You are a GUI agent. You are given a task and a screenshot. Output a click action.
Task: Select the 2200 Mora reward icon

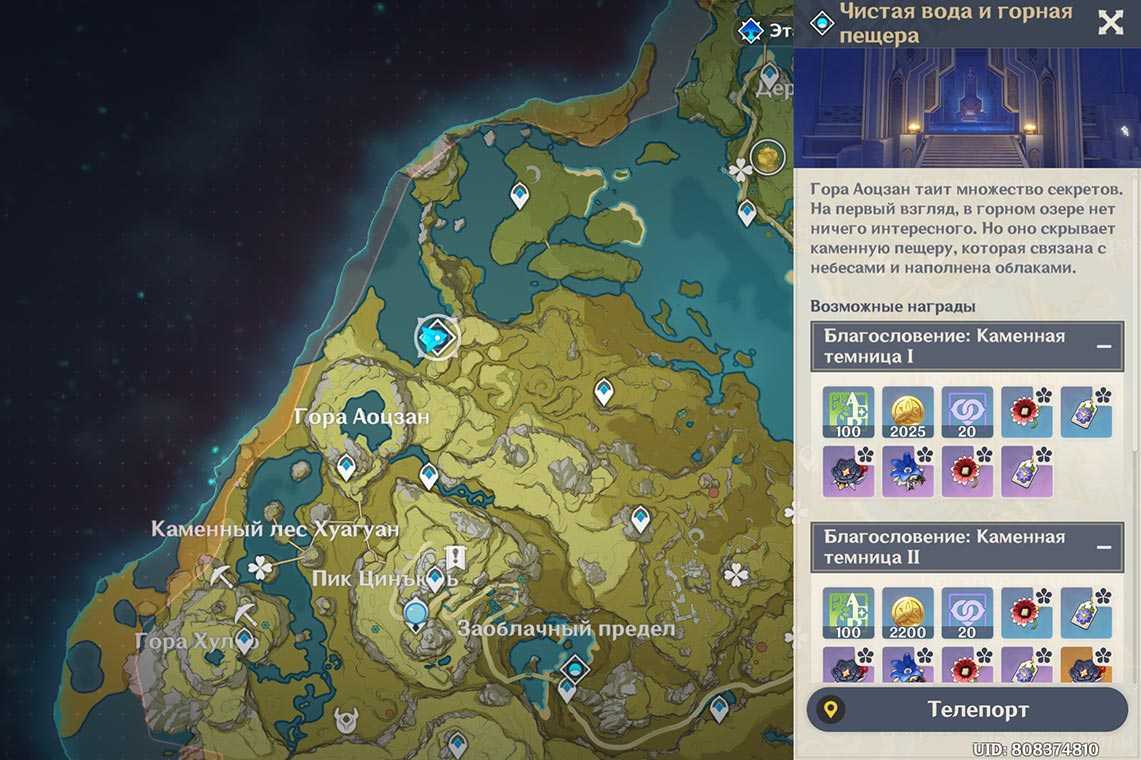click(907, 613)
